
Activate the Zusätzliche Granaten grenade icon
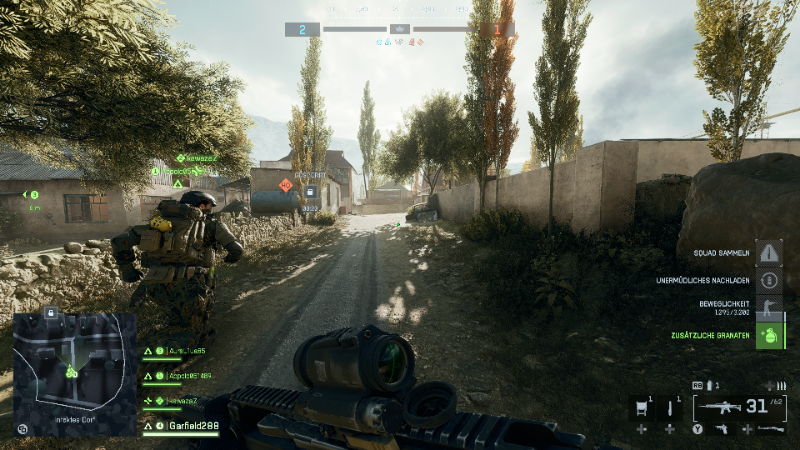pos(768,334)
